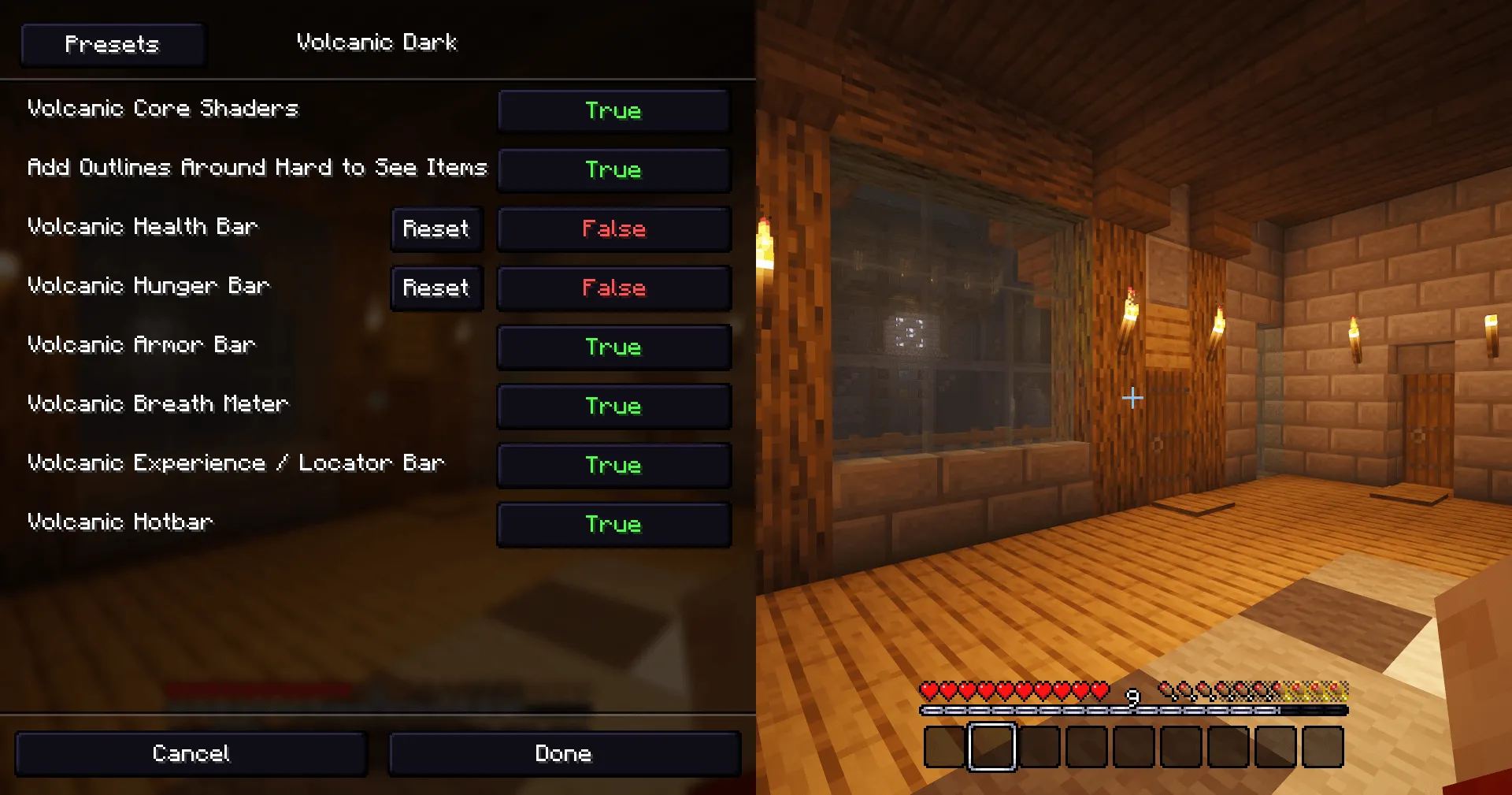Image resolution: width=1512 pixels, height=795 pixels.
Task: Toggle Add Outlines Around Hard to See Items
Action: coord(613,170)
